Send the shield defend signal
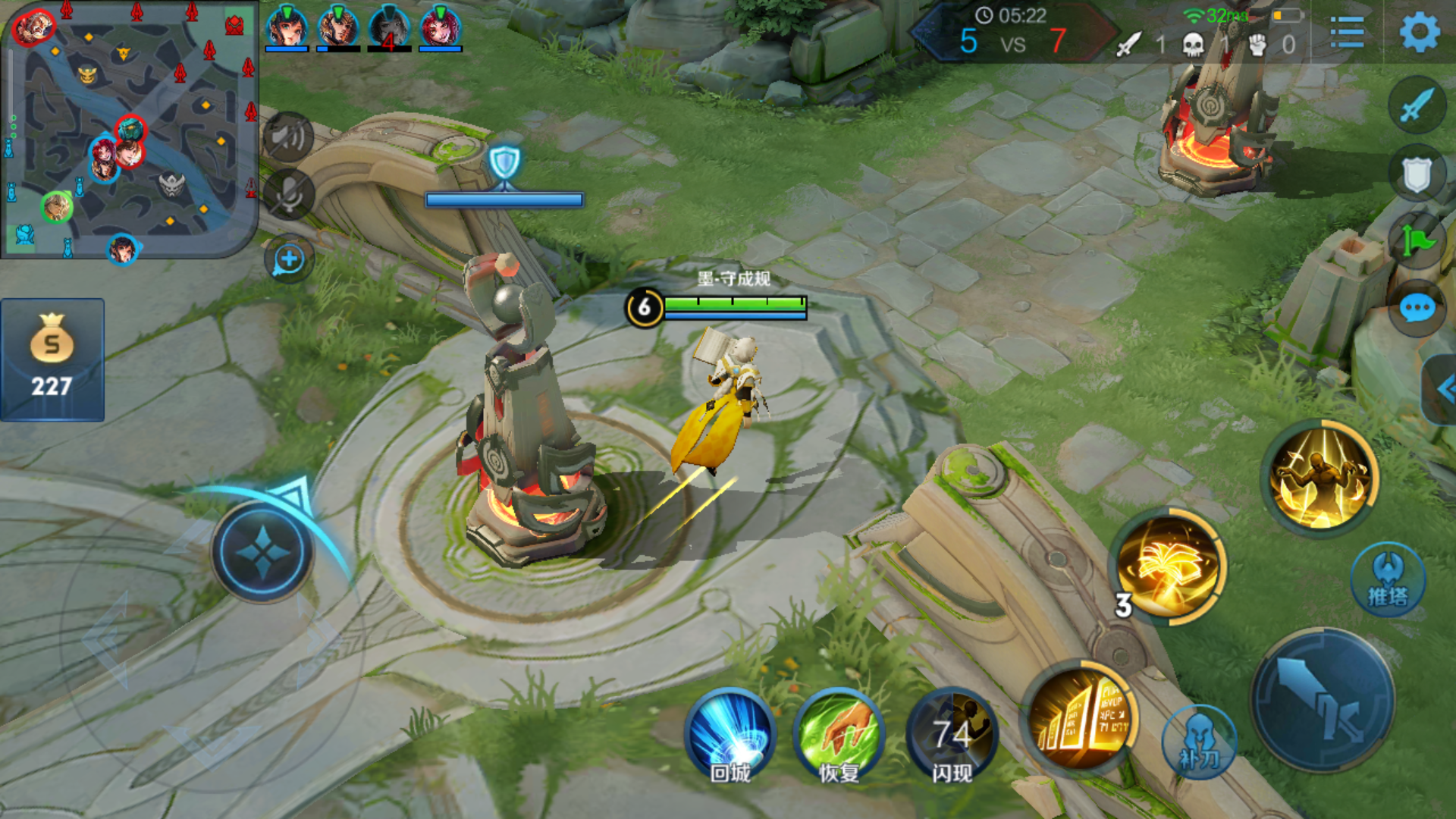This screenshot has height=819, width=1456. (x=1417, y=174)
